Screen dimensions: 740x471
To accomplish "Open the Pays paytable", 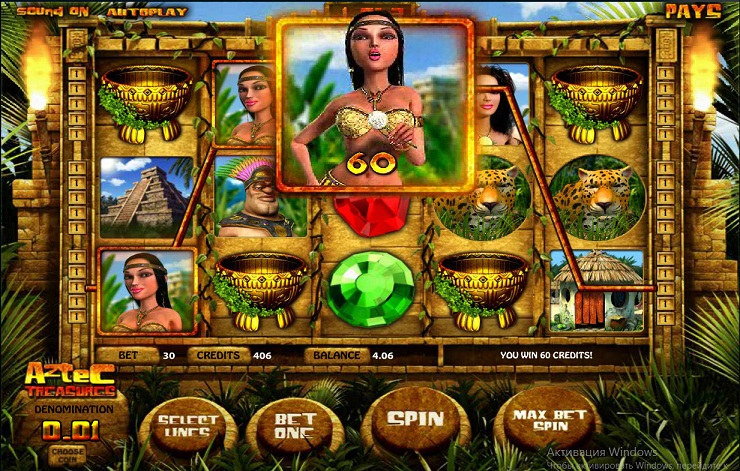I will pyautogui.click(x=695, y=11).
